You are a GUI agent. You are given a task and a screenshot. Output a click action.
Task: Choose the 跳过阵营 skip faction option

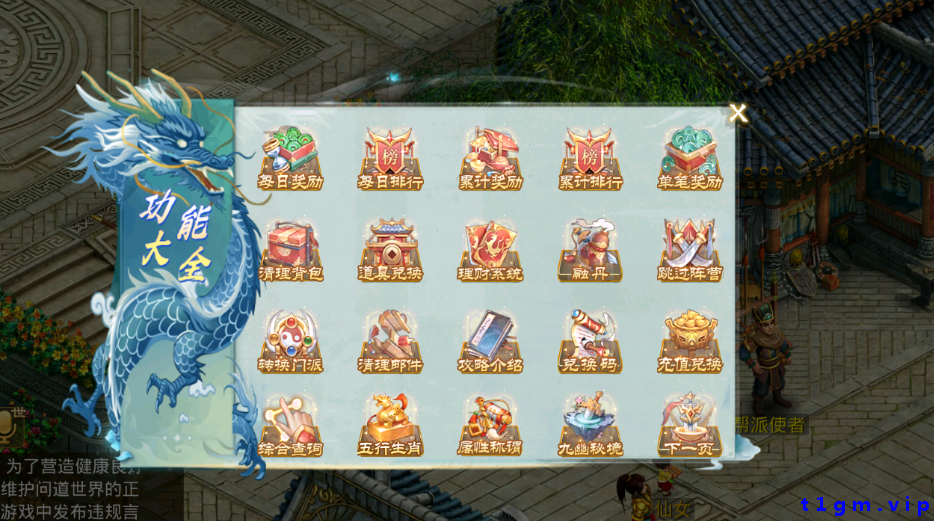pyautogui.click(x=691, y=249)
